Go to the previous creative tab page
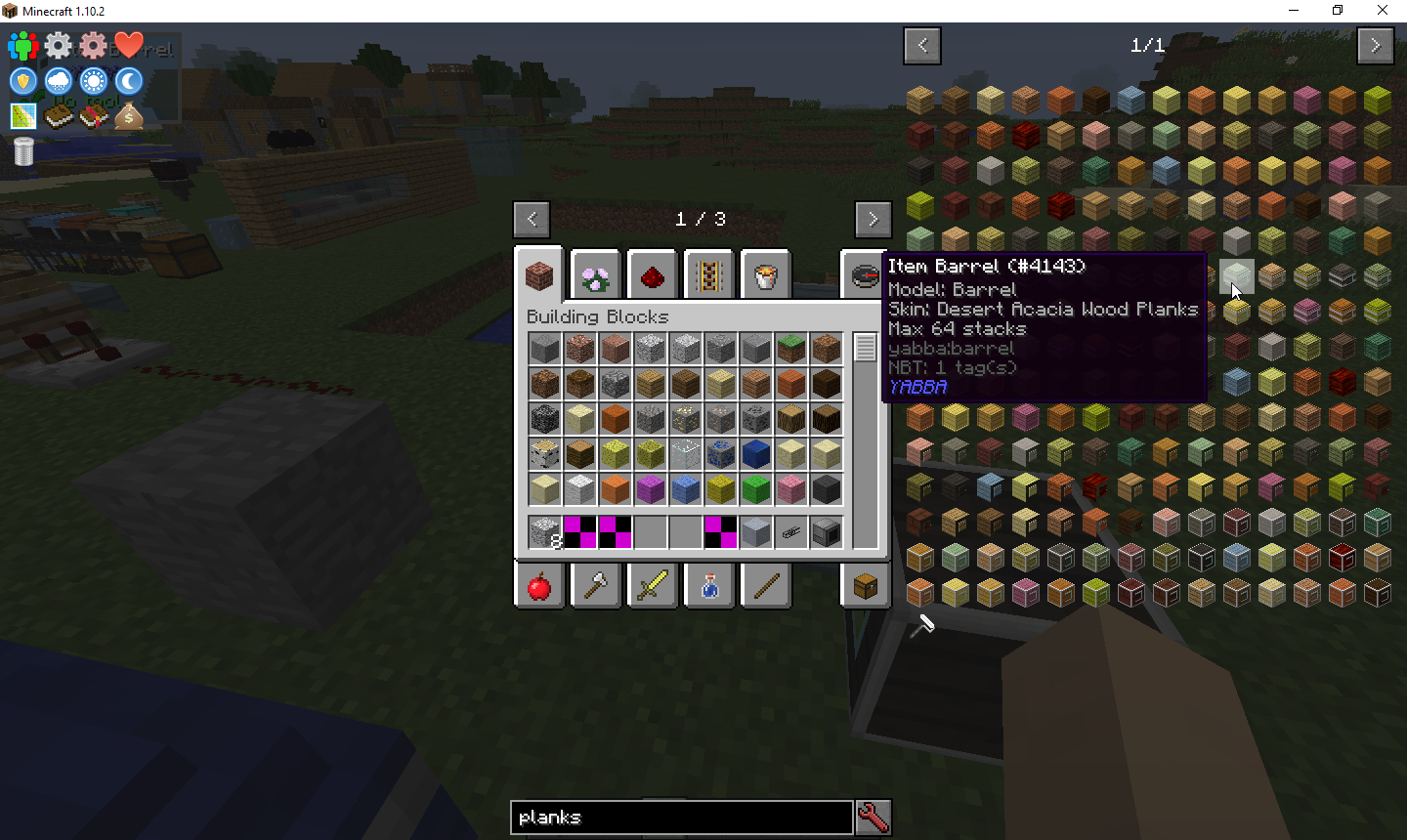The image size is (1407, 840). pyautogui.click(x=532, y=220)
